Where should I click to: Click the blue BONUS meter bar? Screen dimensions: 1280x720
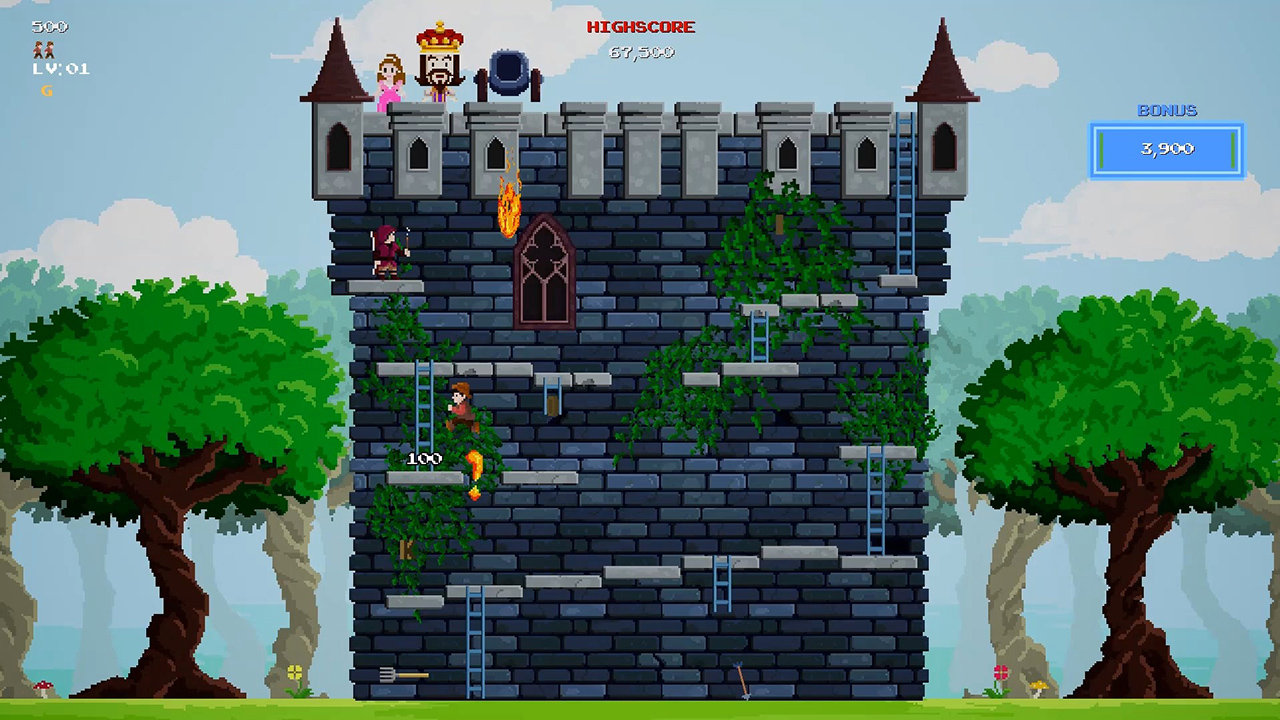click(1166, 149)
